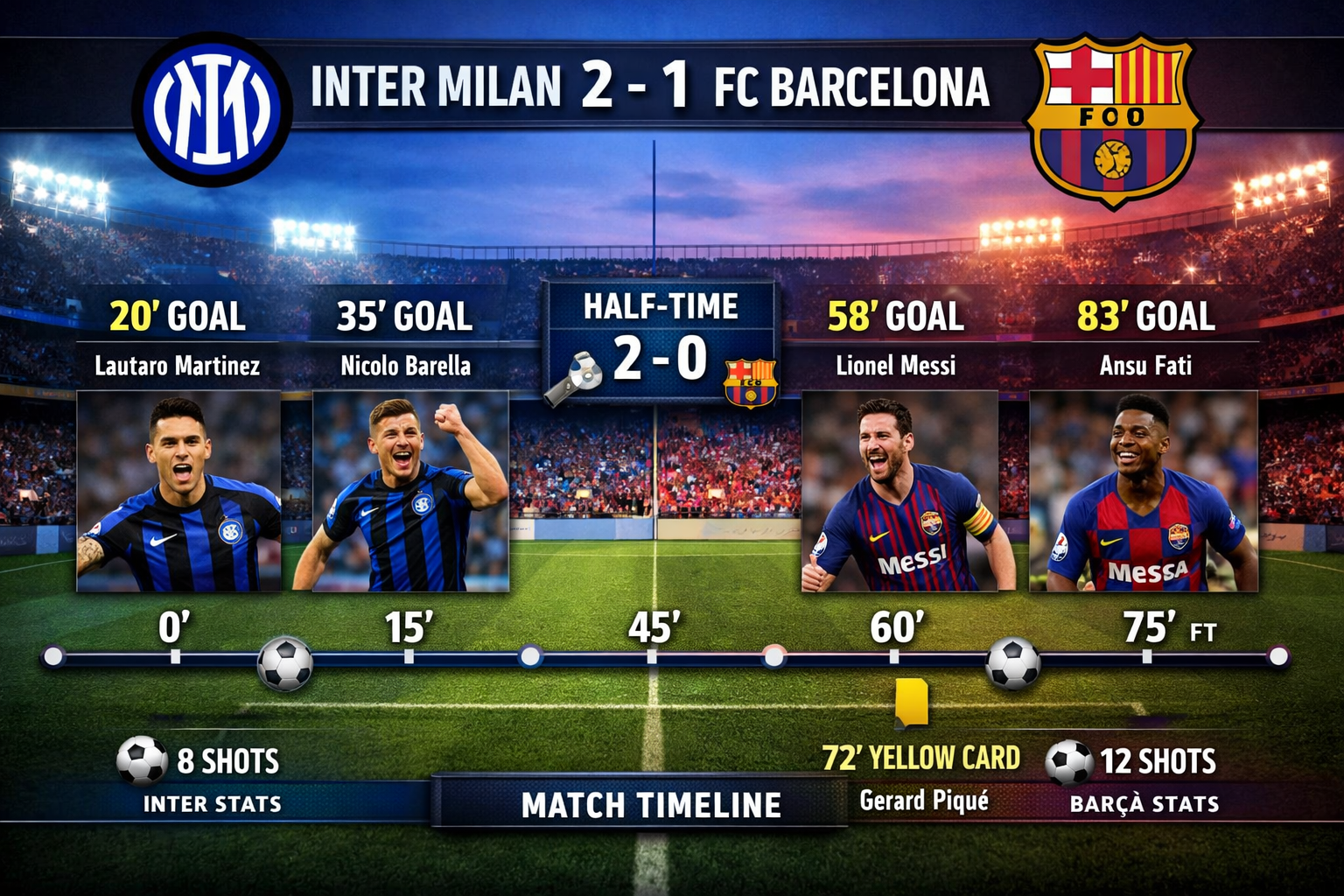Viewport: 1344px width, 896px height.
Task: Open the Barça Stats panel
Action: click(1144, 803)
